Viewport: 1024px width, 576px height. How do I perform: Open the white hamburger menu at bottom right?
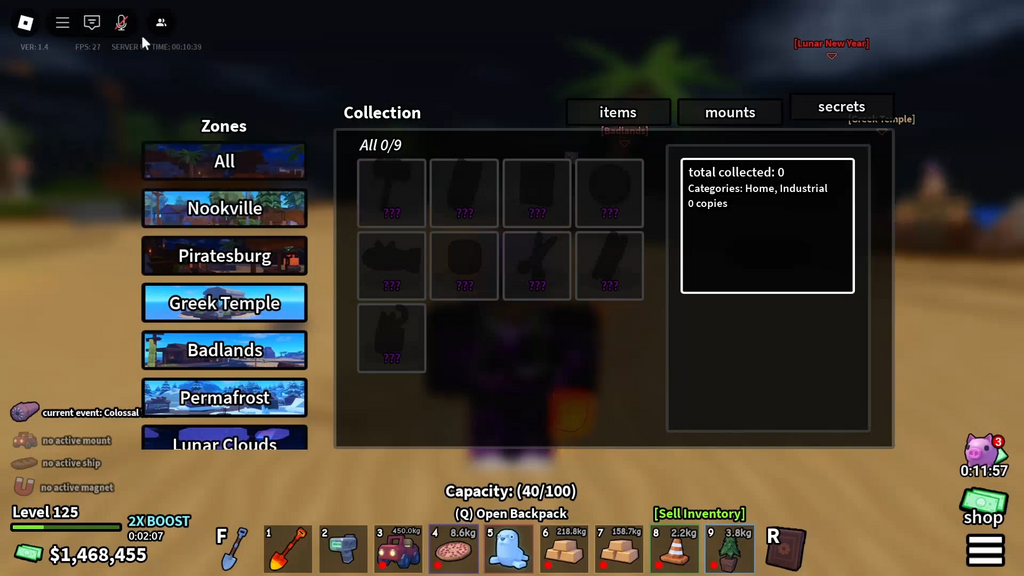(985, 550)
